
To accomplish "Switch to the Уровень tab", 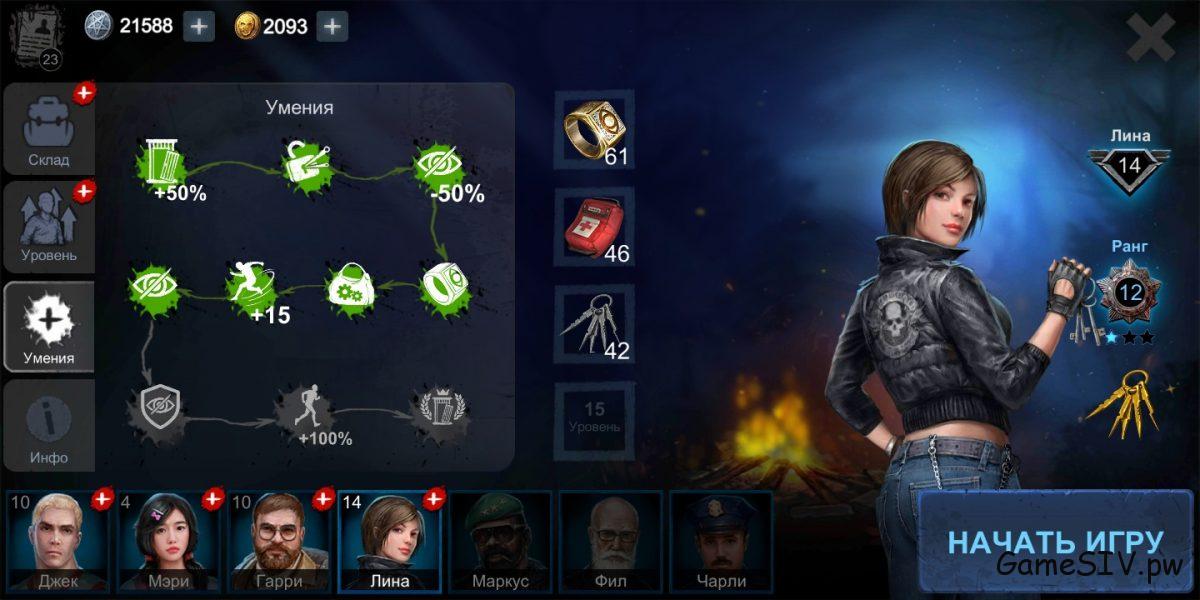I will pyautogui.click(x=49, y=227).
